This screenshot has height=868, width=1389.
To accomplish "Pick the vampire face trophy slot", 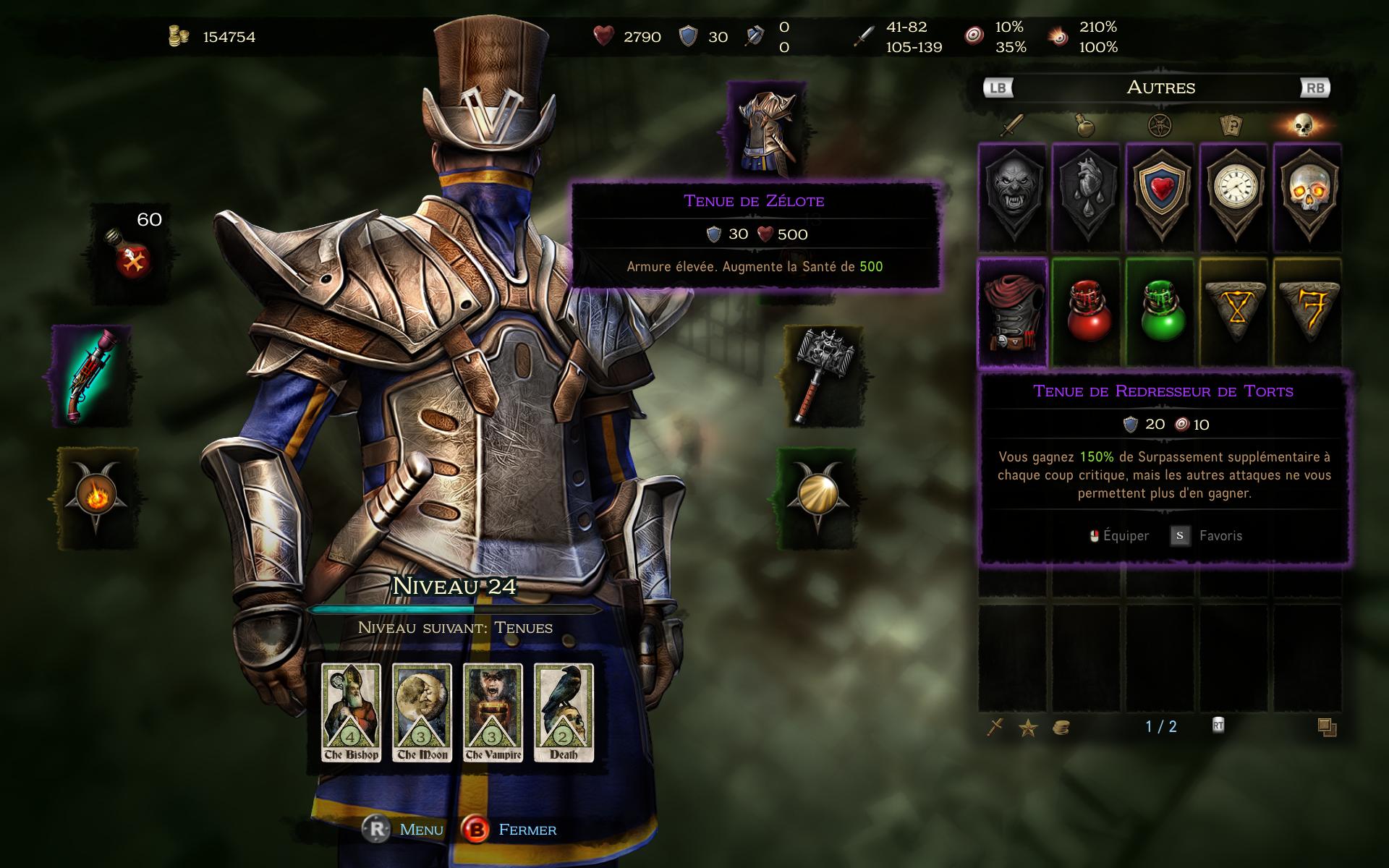I will pyautogui.click(x=1013, y=197).
